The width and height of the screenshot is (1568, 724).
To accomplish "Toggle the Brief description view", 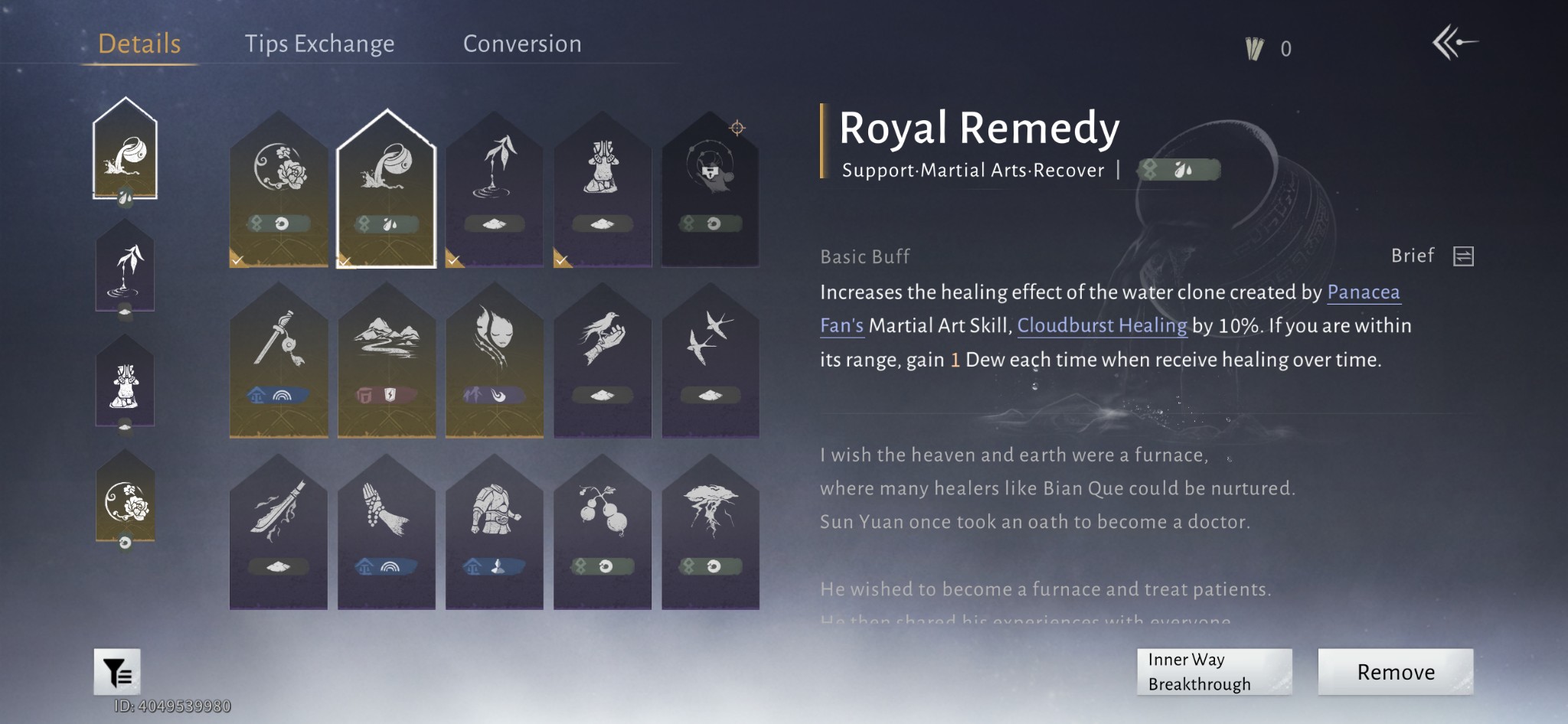I will tap(1462, 256).
